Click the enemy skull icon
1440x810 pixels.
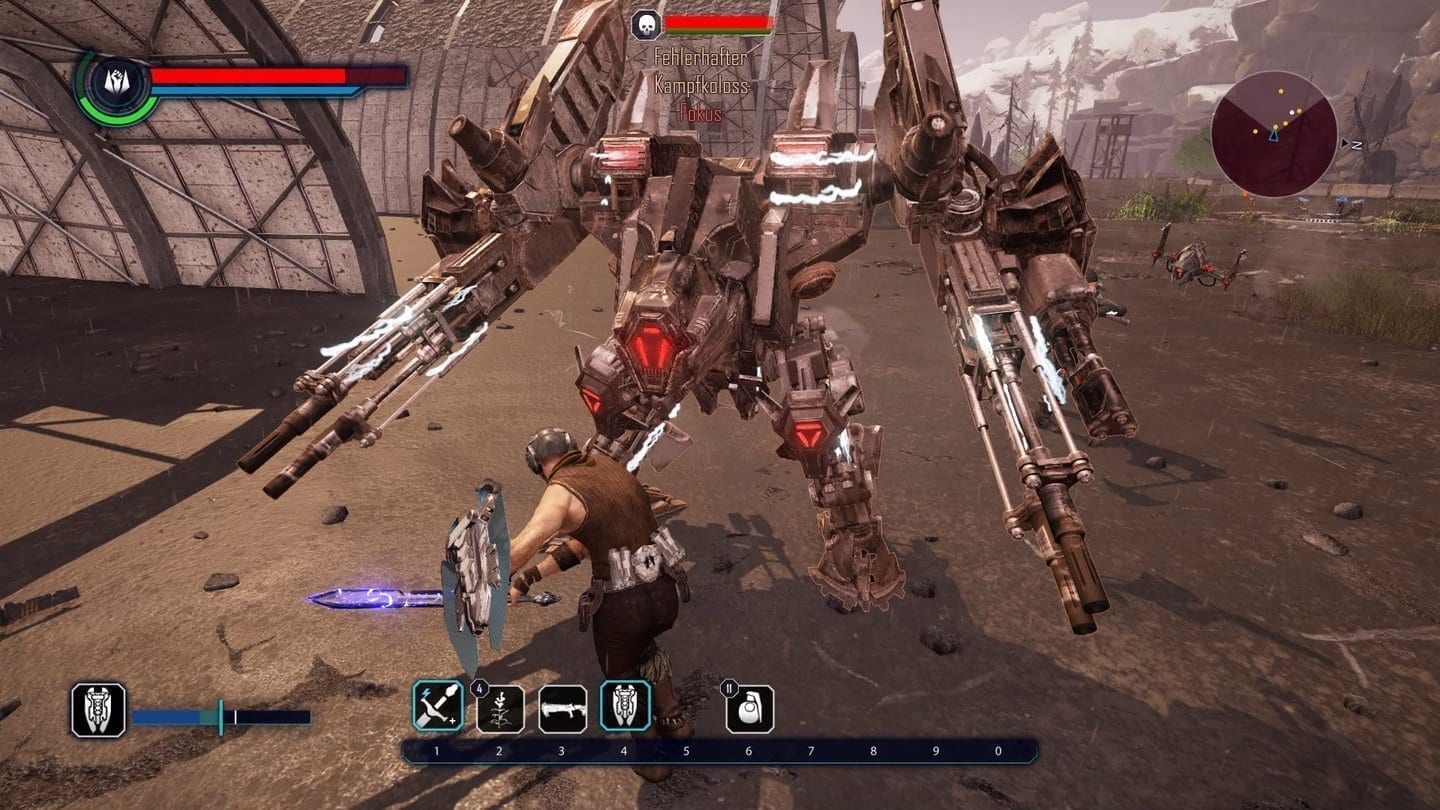click(x=646, y=25)
